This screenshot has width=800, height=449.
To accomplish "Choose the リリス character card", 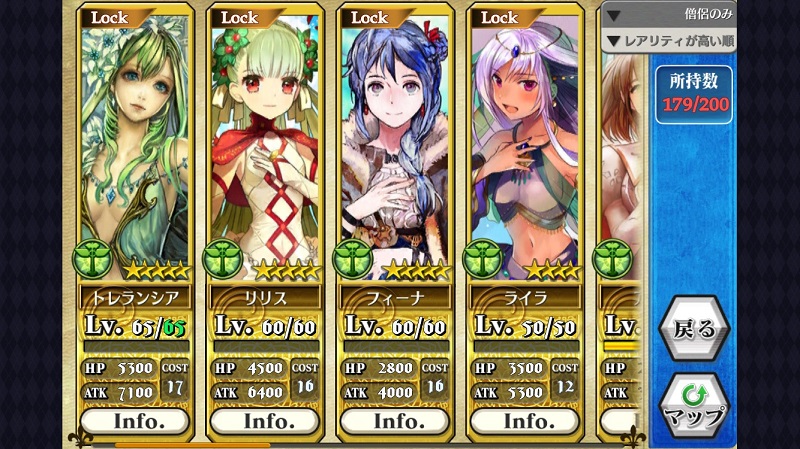I will click(x=264, y=150).
